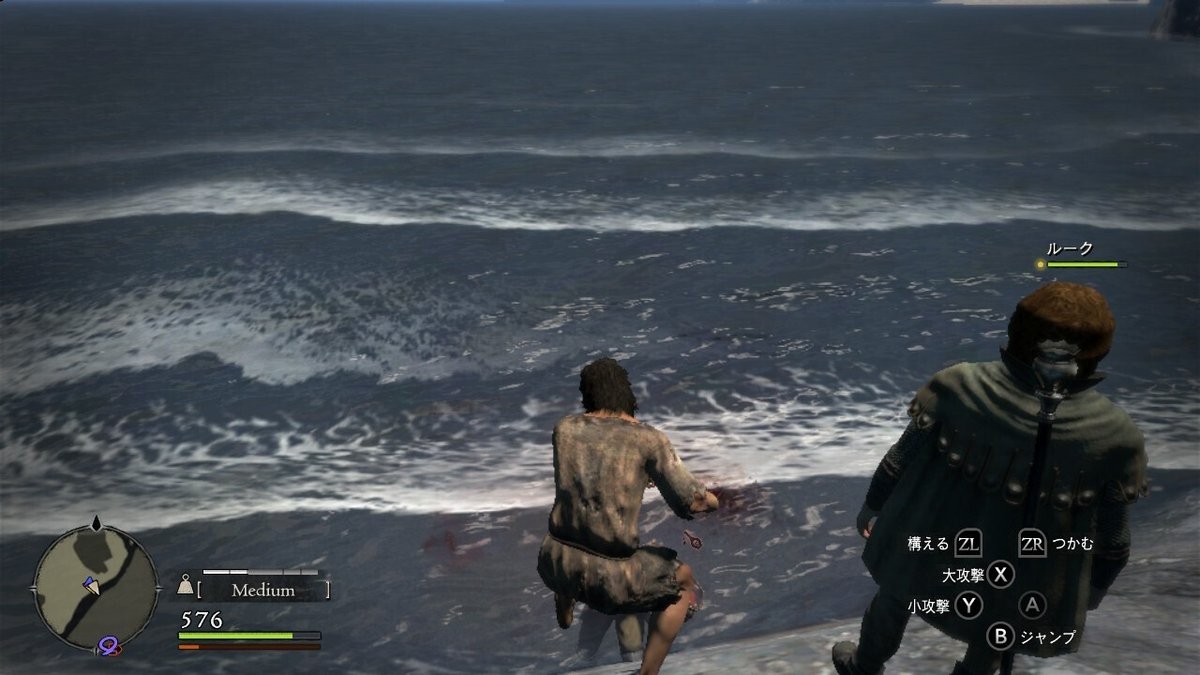
Task: Open the circular minimap
Action: pos(94,587)
